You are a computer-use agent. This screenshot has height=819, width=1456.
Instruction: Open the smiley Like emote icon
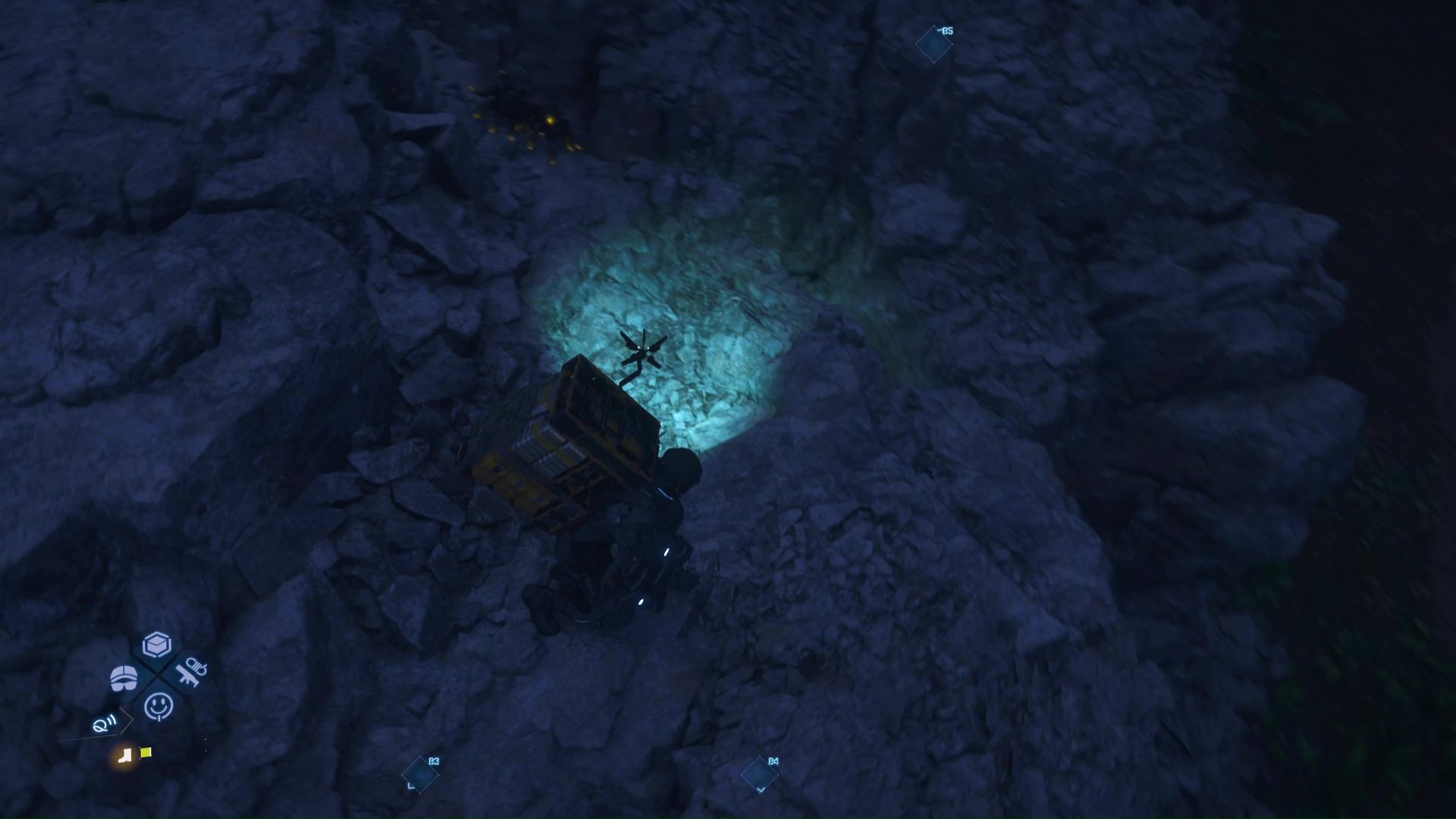(158, 704)
